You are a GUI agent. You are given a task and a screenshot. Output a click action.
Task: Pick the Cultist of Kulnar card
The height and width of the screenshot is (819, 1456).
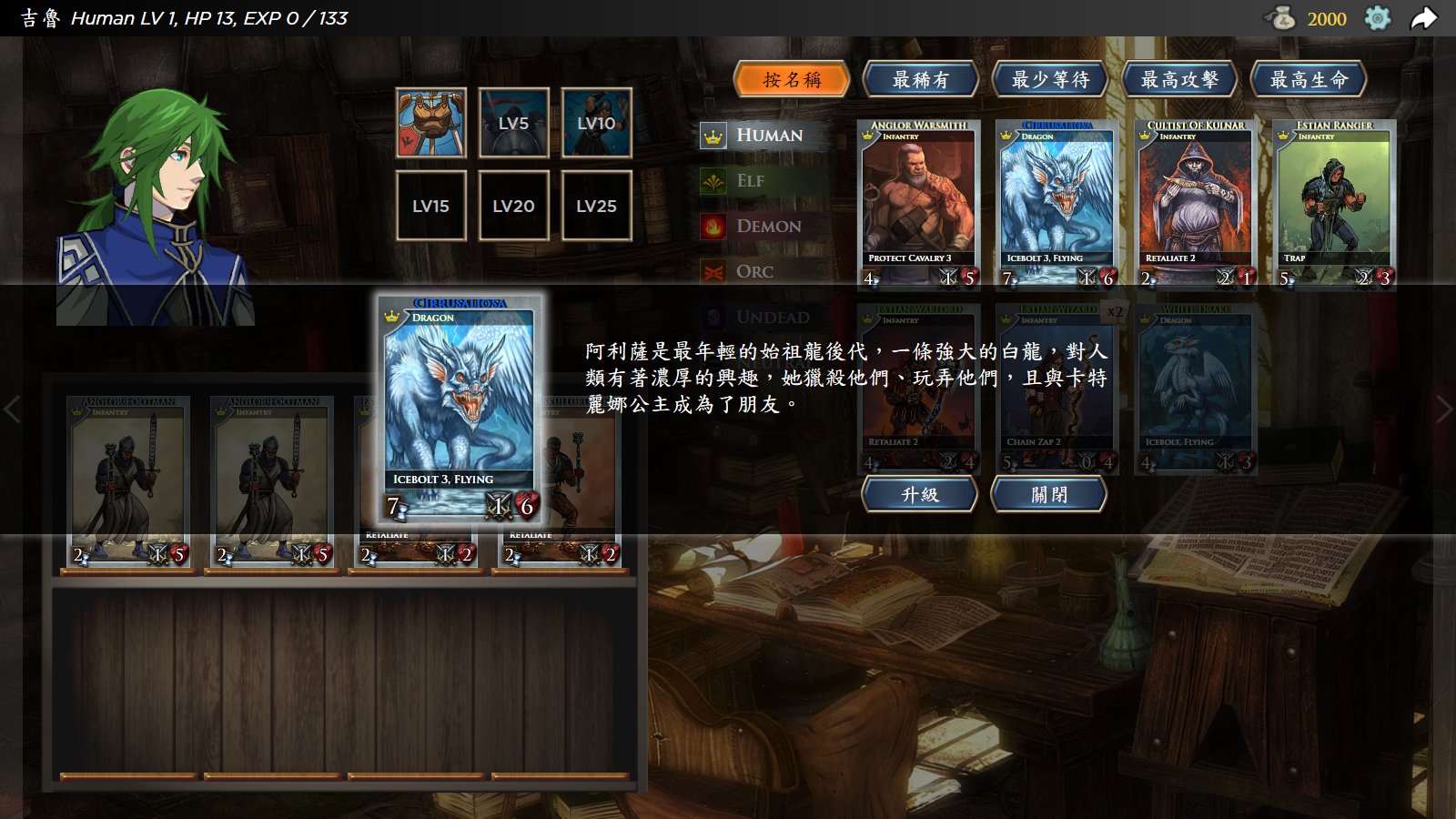pyautogui.click(x=1196, y=204)
